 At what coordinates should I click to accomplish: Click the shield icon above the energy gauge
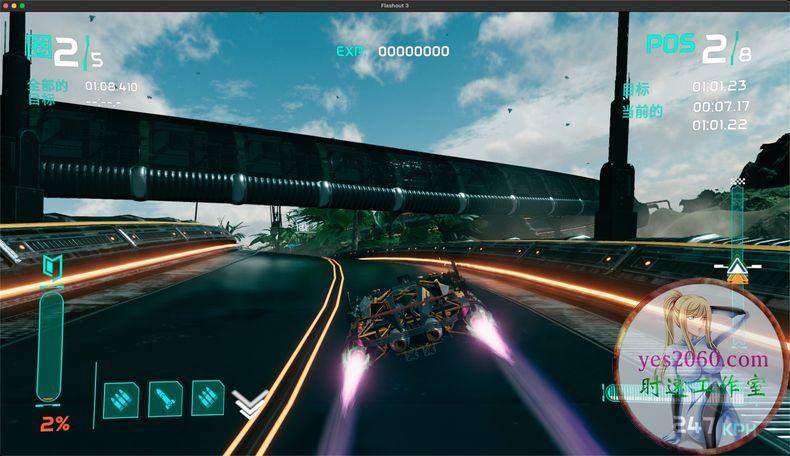(x=51, y=268)
